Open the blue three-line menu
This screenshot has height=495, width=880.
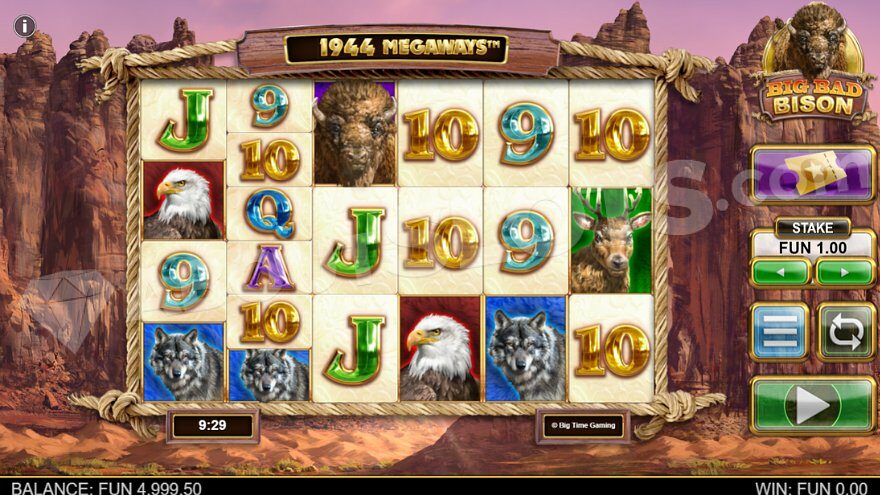pyautogui.click(x=780, y=331)
